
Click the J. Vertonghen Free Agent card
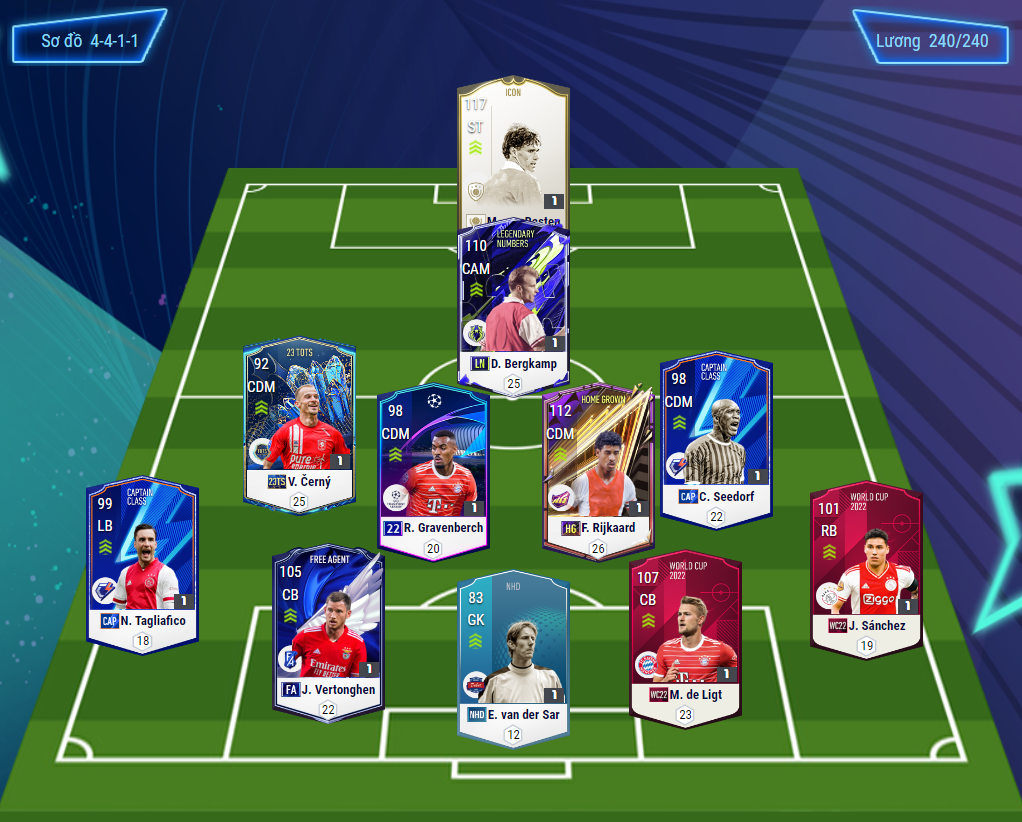(x=328, y=630)
